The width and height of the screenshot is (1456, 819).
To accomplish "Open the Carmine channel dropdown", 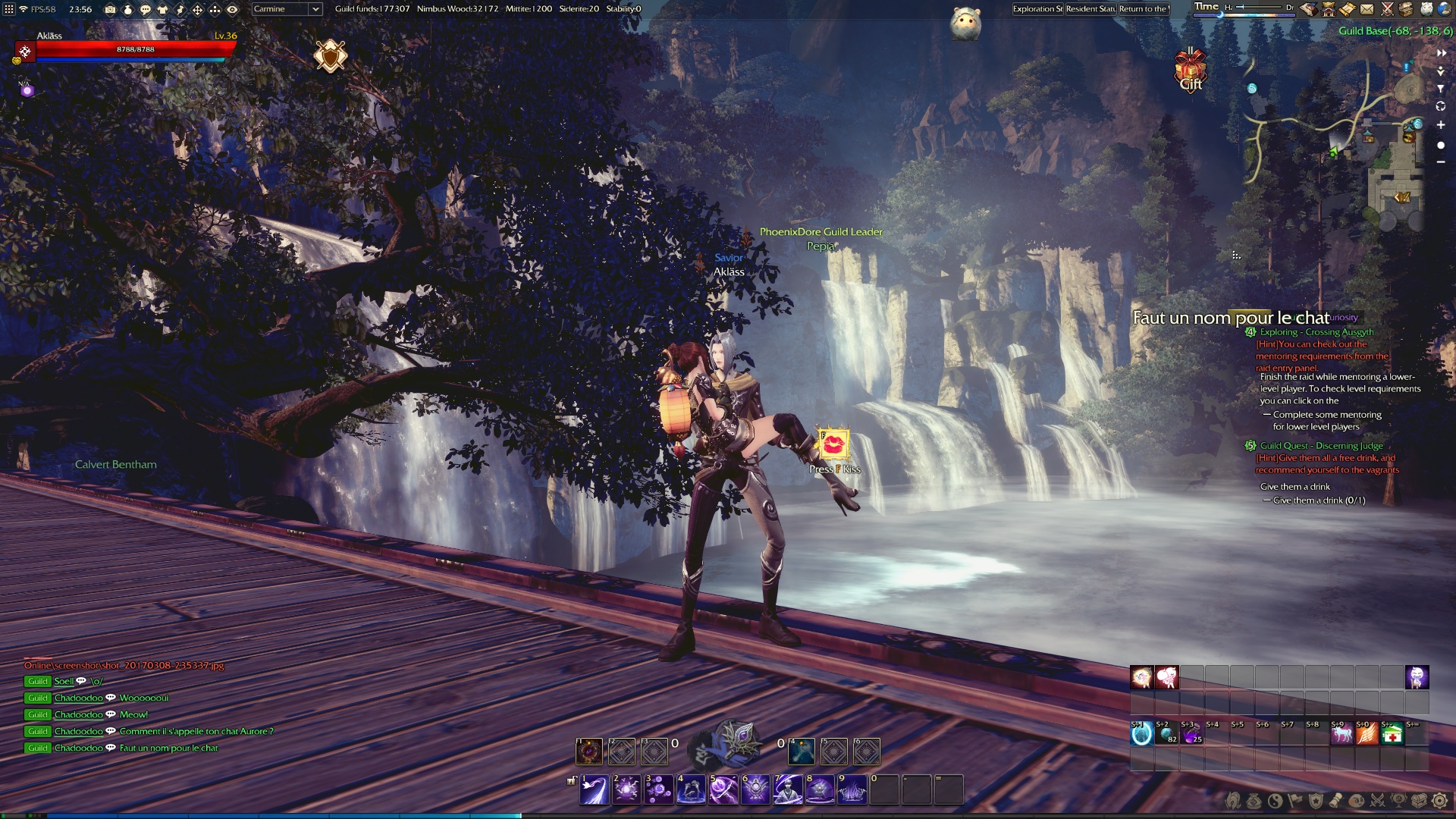I will (287, 9).
